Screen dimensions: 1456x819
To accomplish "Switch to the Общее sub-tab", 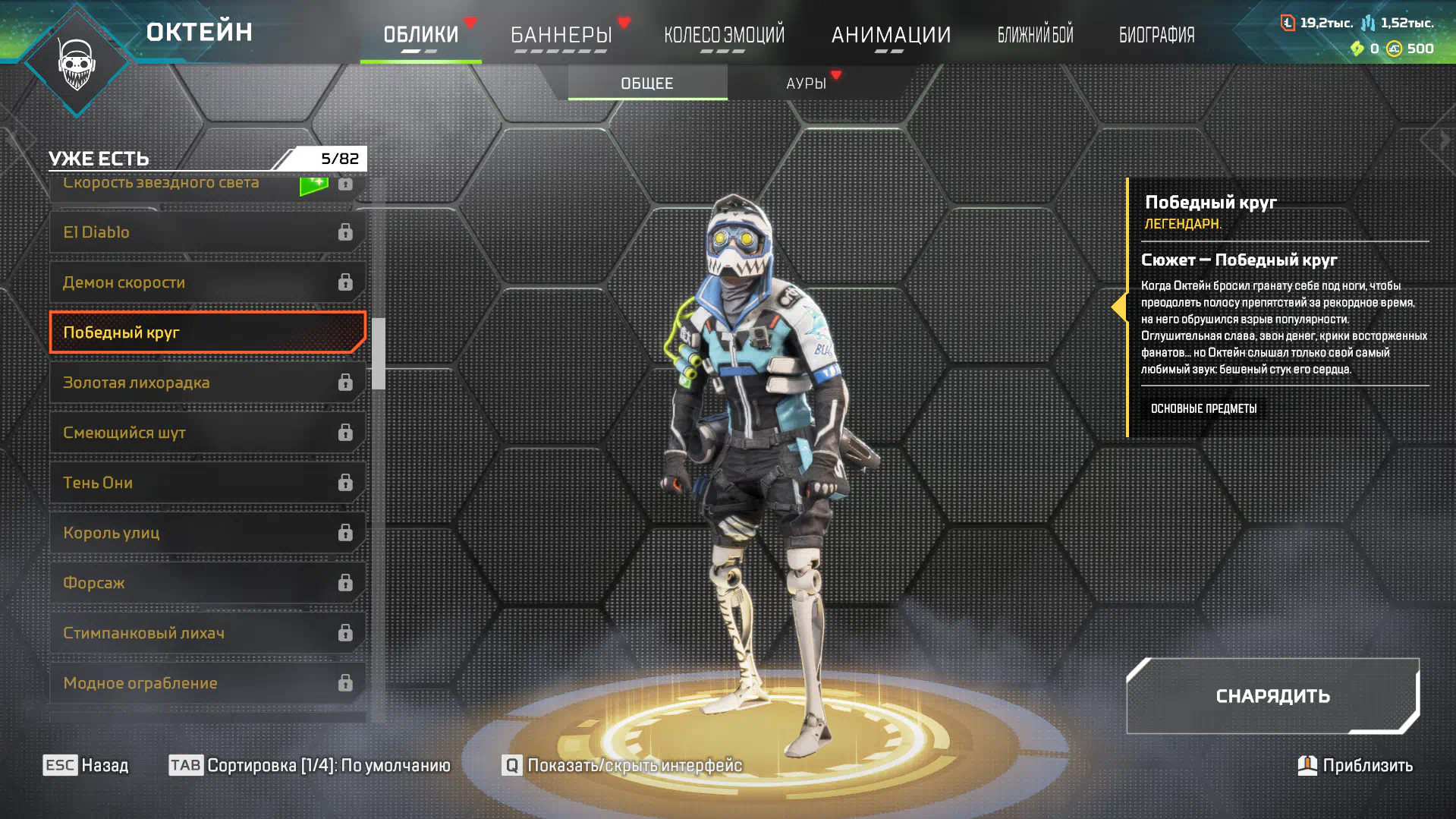I will pyautogui.click(x=647, y=83).
